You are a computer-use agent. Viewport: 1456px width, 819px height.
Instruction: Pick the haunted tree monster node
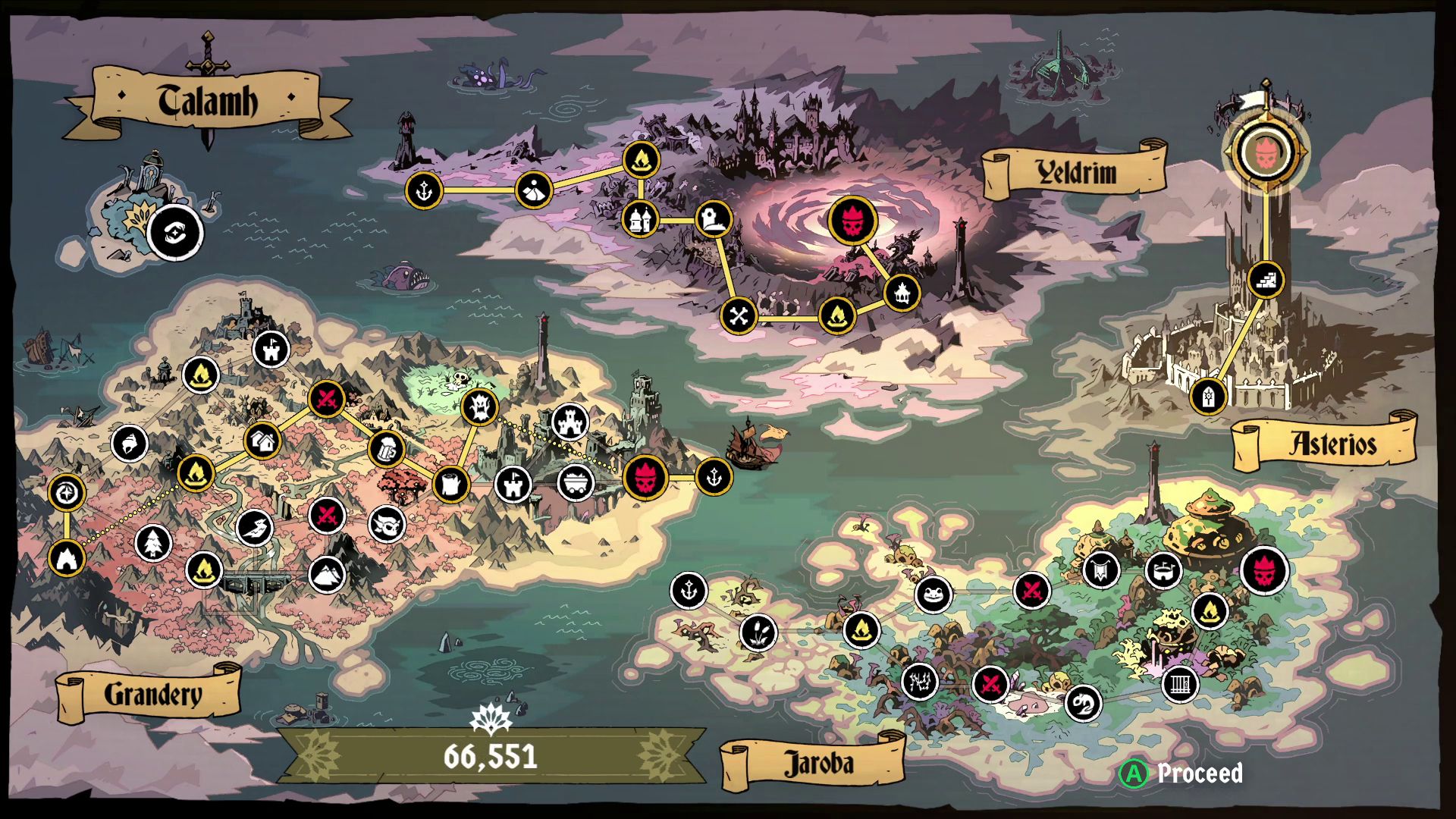click(479, 406)
